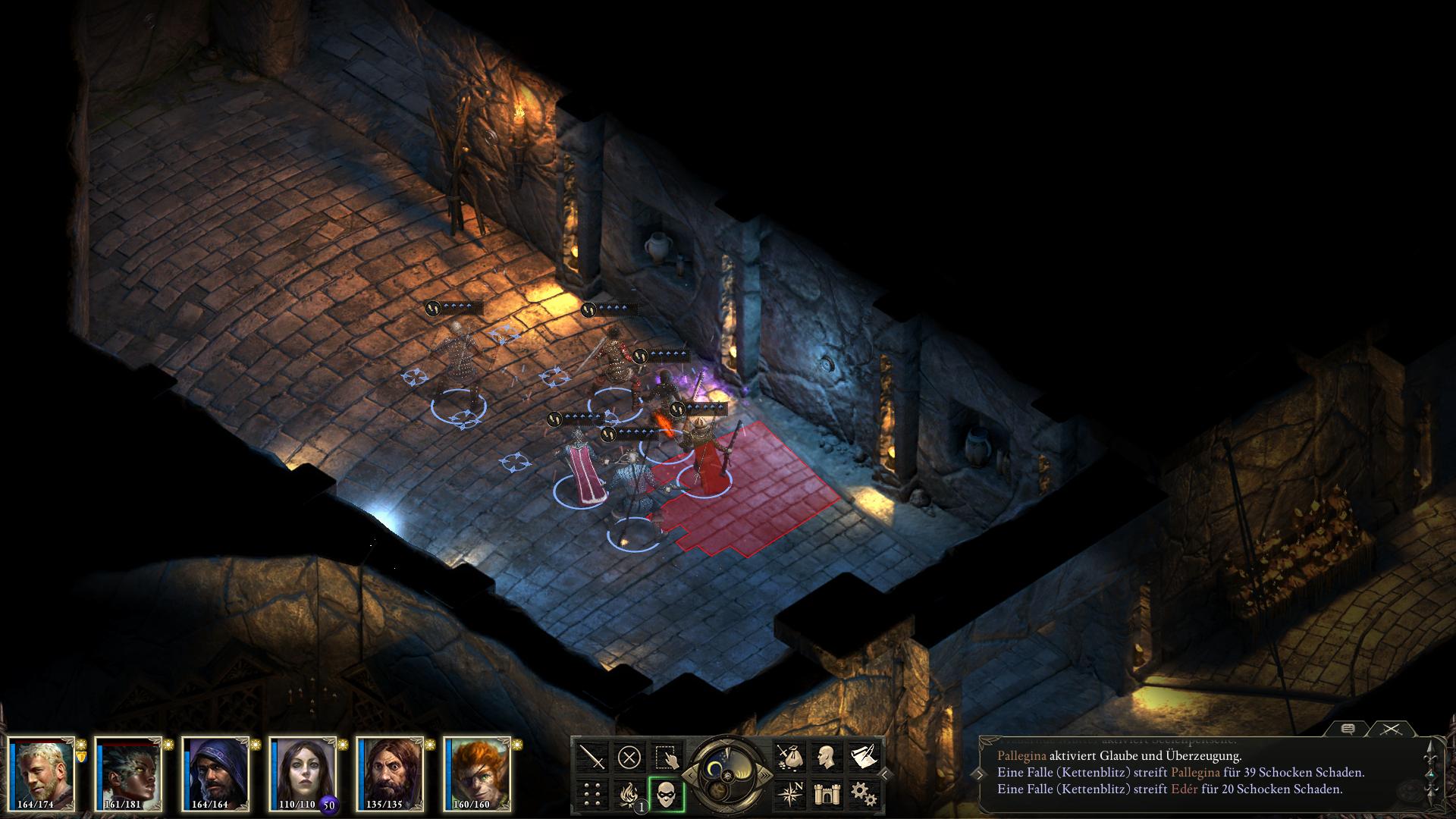Select the pale dark-haired woman's portrait
The image size is (1456, 819).
pos(302,772)
